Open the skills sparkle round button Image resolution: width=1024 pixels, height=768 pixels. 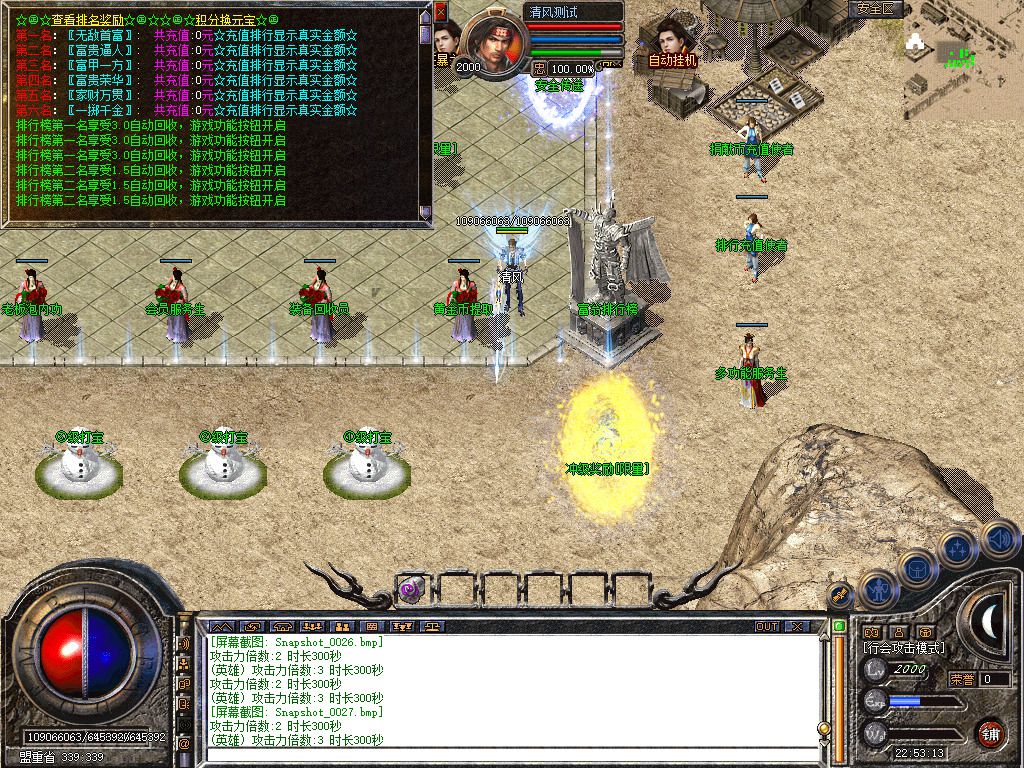tap(958, 548)
